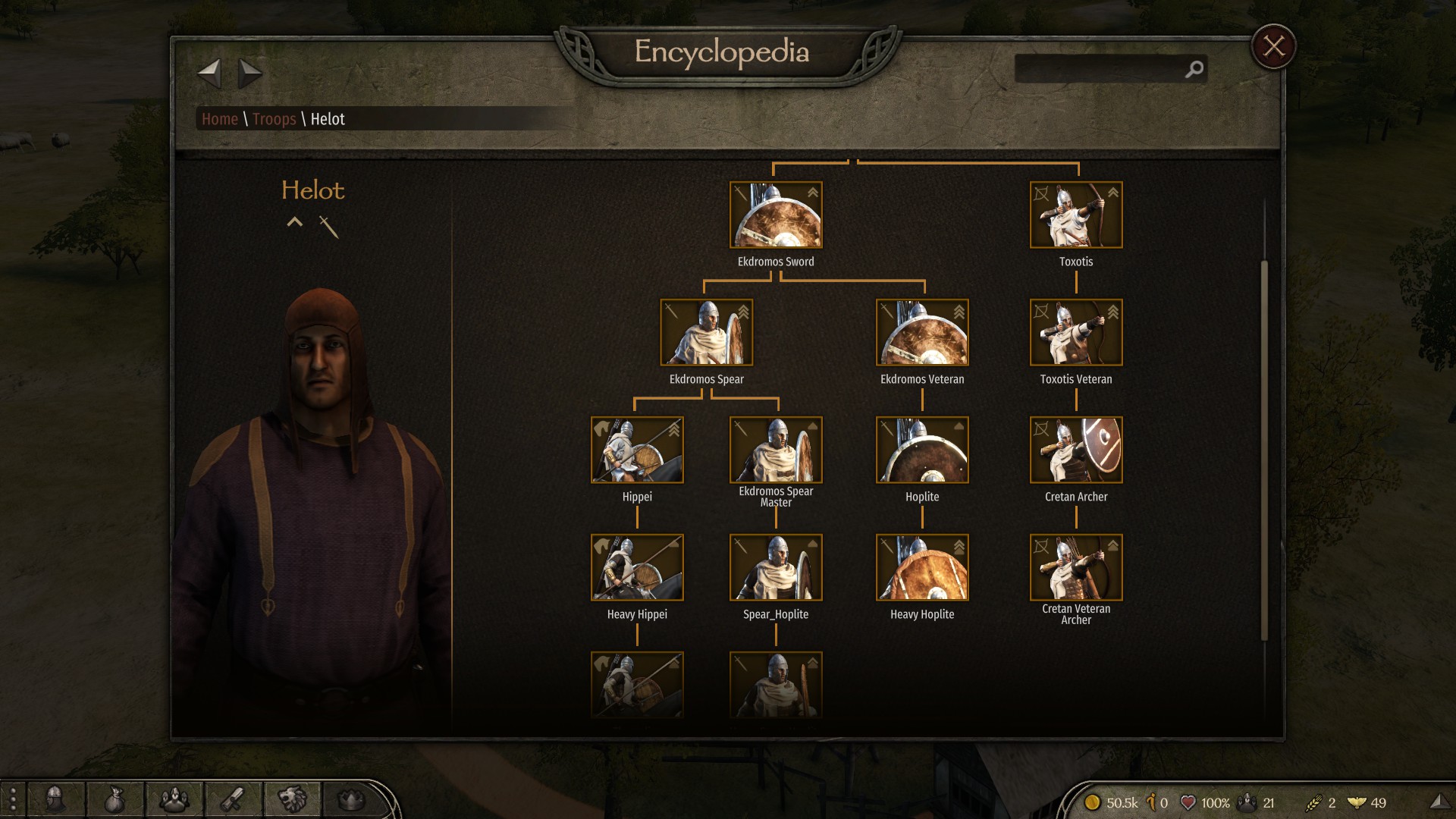Open the Hippei cavalry entry
This screenshot has width=1456, height=819.
point(637,450)
